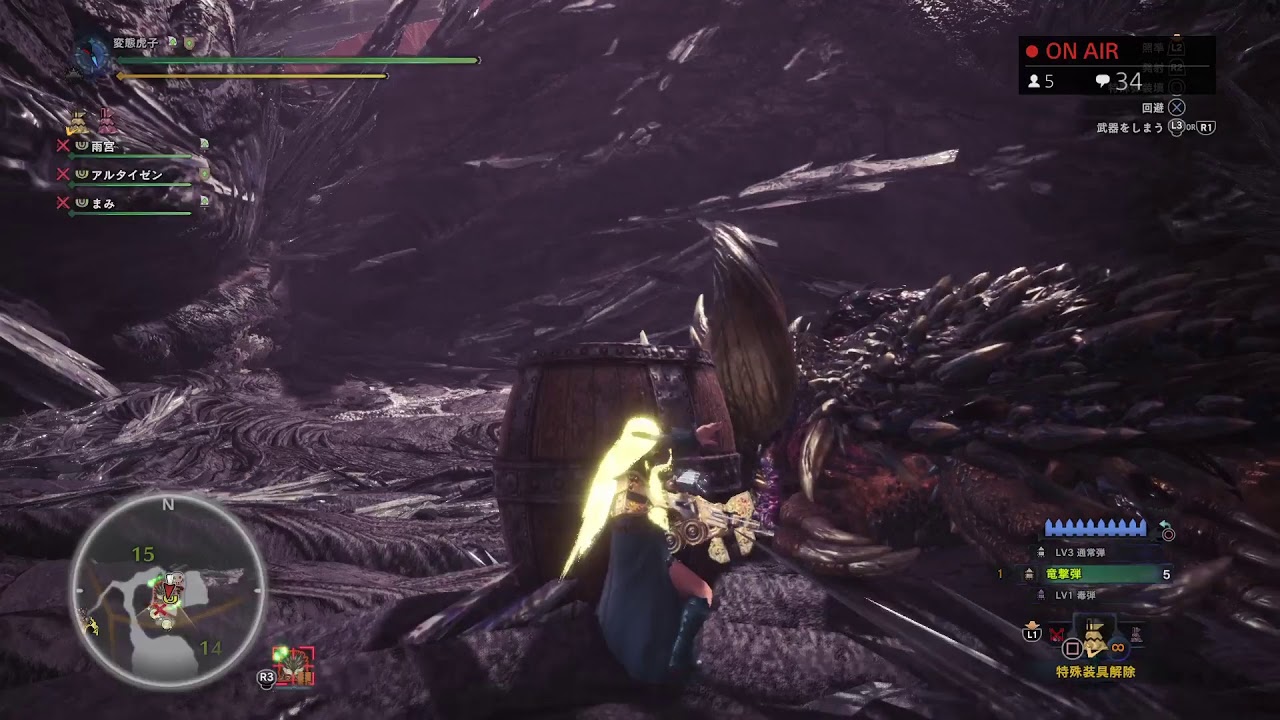Click the red crossed-swords icon on minimap
Viewport: 1280px width, 720px height.
pyautogui.click(x=159, y=609)
